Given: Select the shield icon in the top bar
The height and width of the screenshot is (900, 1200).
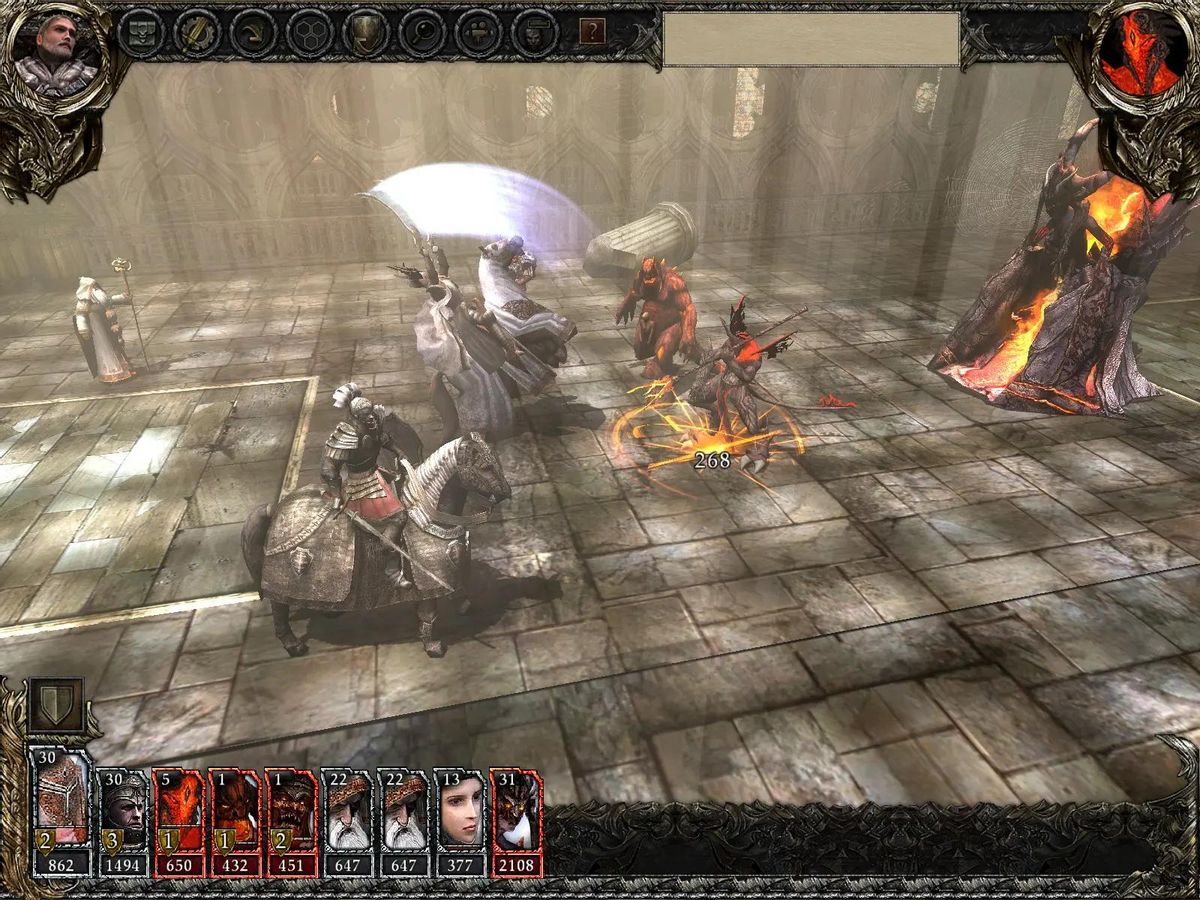Looking at the screenshot, I should (x=365, y=33).
